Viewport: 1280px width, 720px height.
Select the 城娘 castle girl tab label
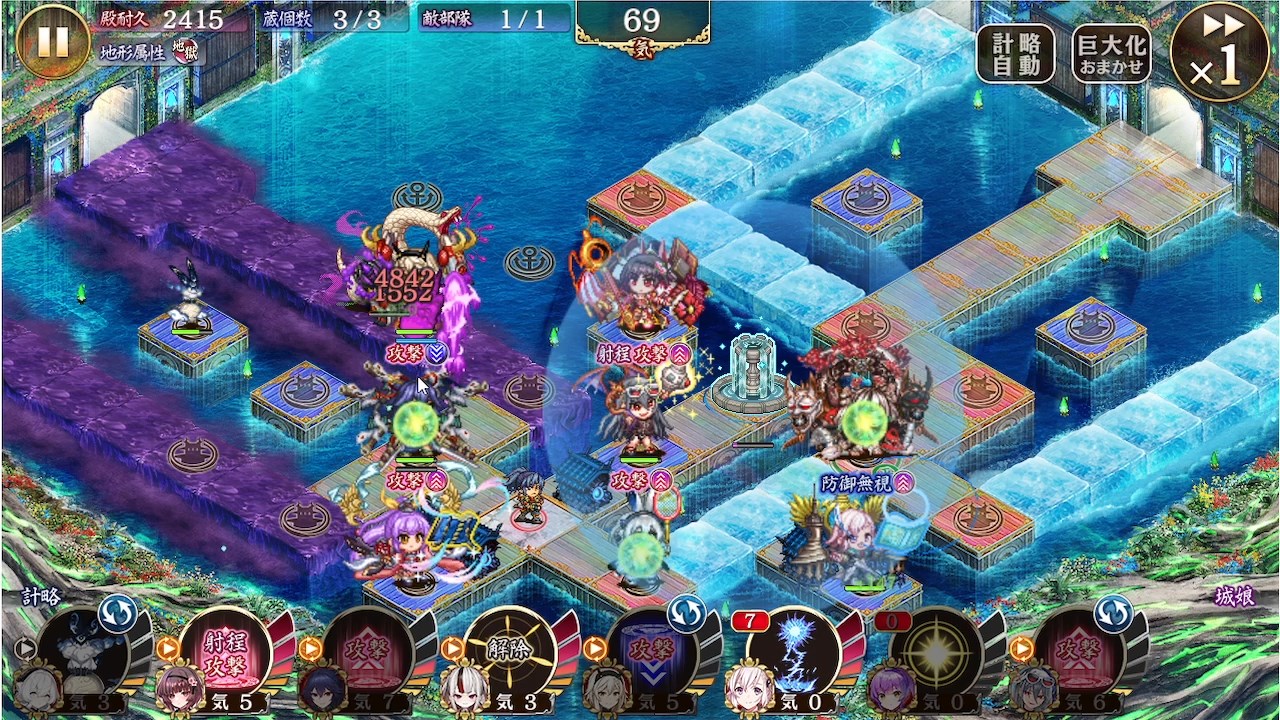point(1234,597)
